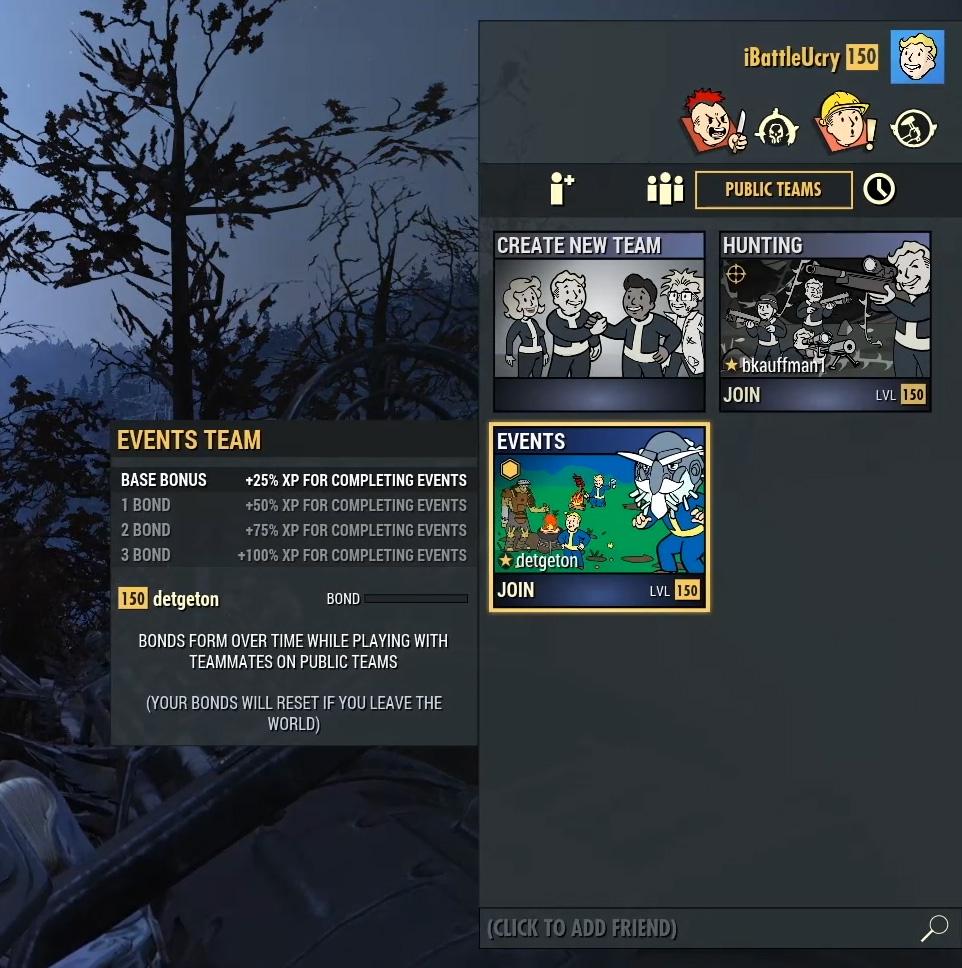This screenshot has width=962, height=968.
Task: Select the magnifying glass search icon
Action: click(x=934, y=928)
